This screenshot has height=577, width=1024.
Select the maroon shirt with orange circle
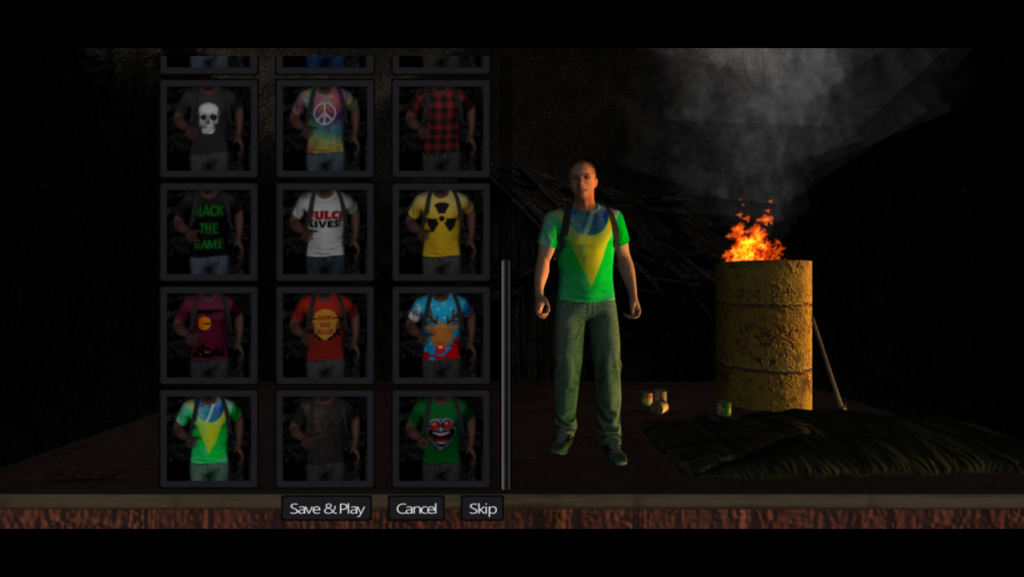(x=209, y=335)
